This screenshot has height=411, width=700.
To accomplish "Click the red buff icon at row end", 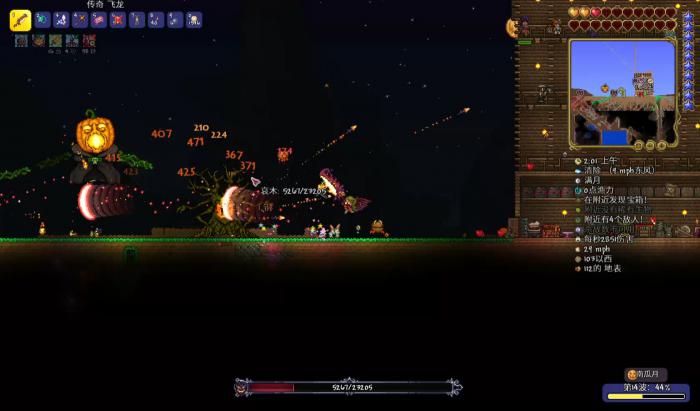I will 89,41.
